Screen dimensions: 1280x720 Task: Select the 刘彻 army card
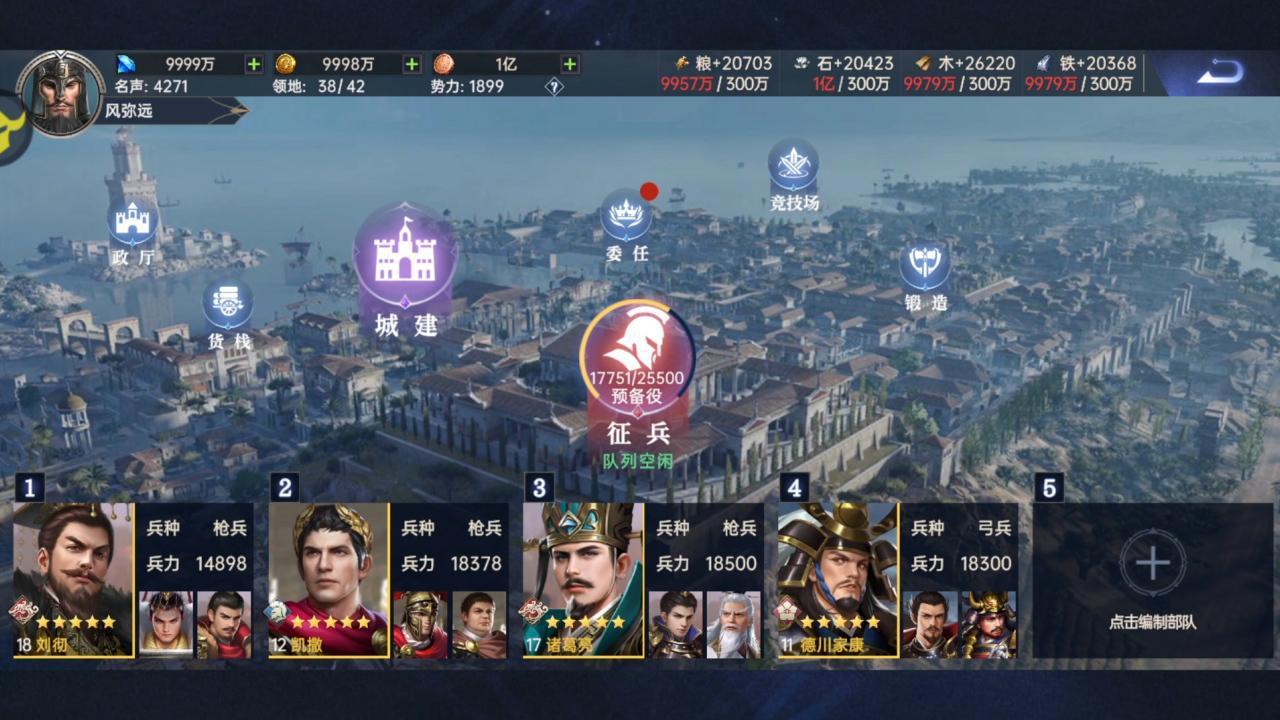pyautogui.click(x=73, y=580)
